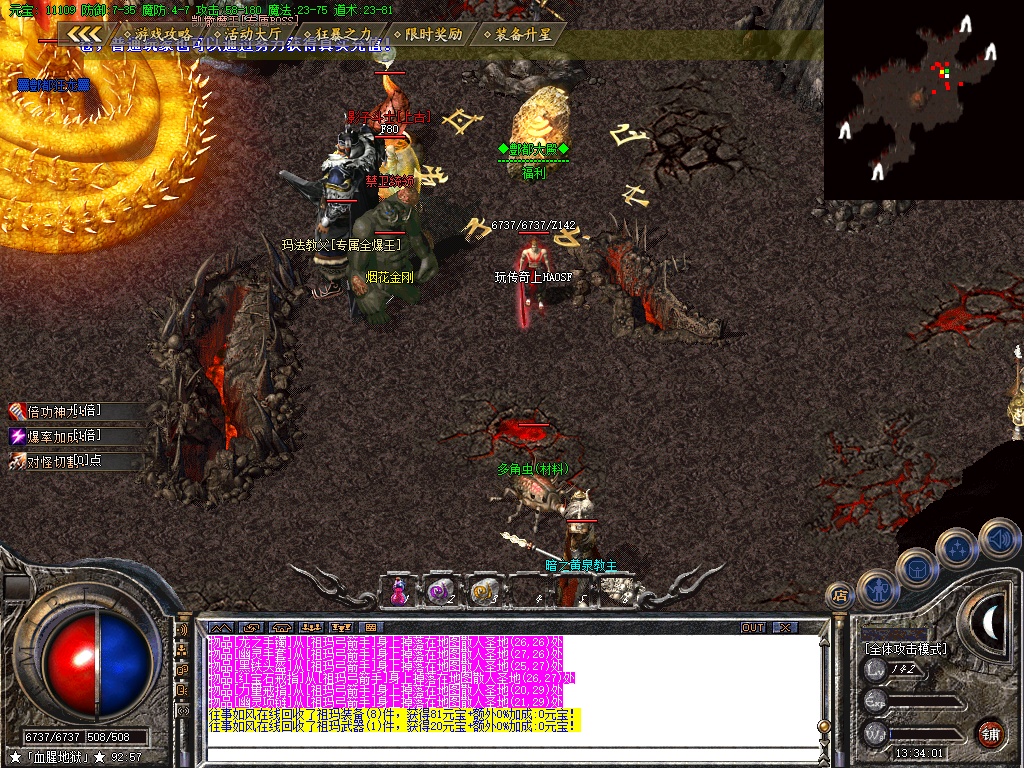This screenshot has width=1024, height=768.
Task: Open the skills round icon with stars
Action: 958,548
